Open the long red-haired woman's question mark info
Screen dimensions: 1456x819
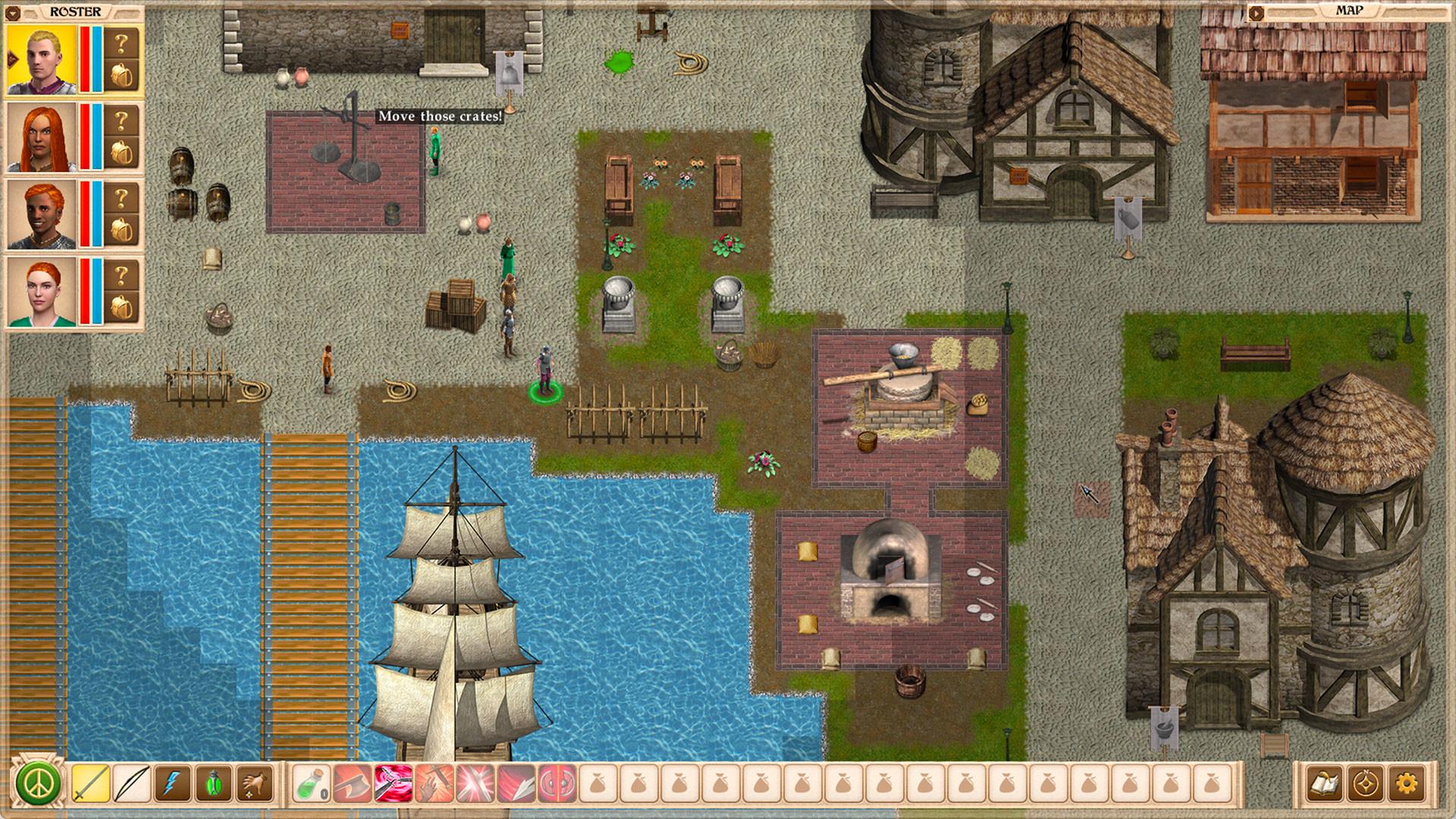pyautogui.click(x=121, y=120)
